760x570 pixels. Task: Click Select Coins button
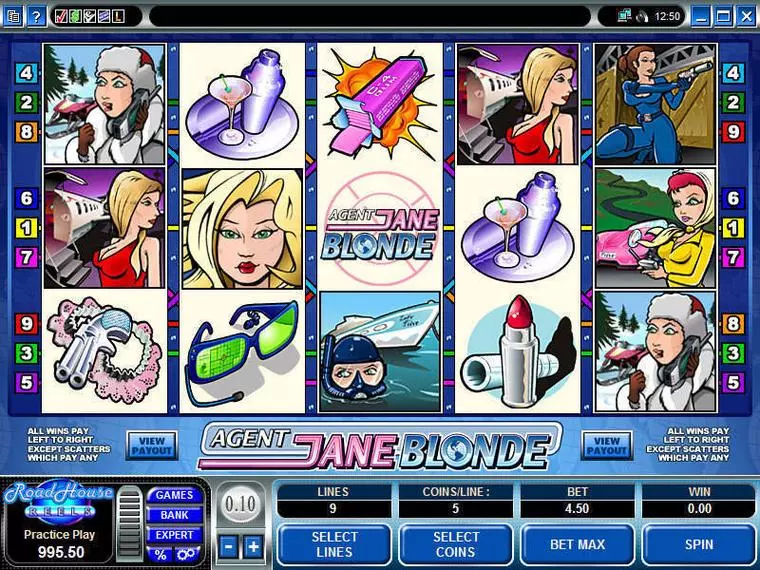(x=456, y=544)
